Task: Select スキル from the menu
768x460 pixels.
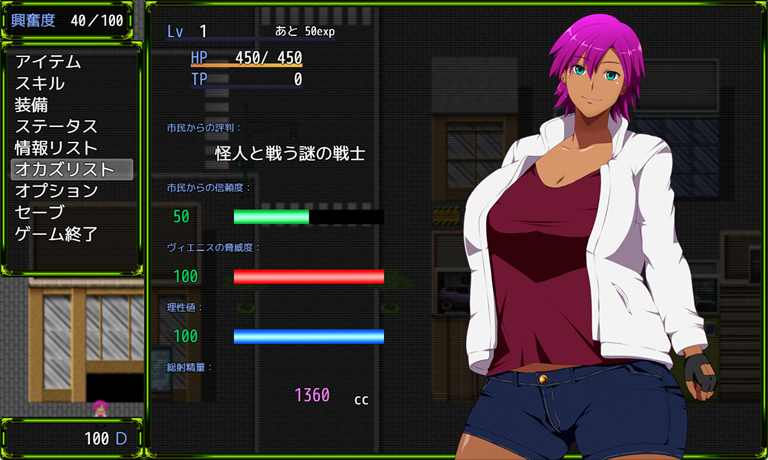Action: [x=40, y=84]
